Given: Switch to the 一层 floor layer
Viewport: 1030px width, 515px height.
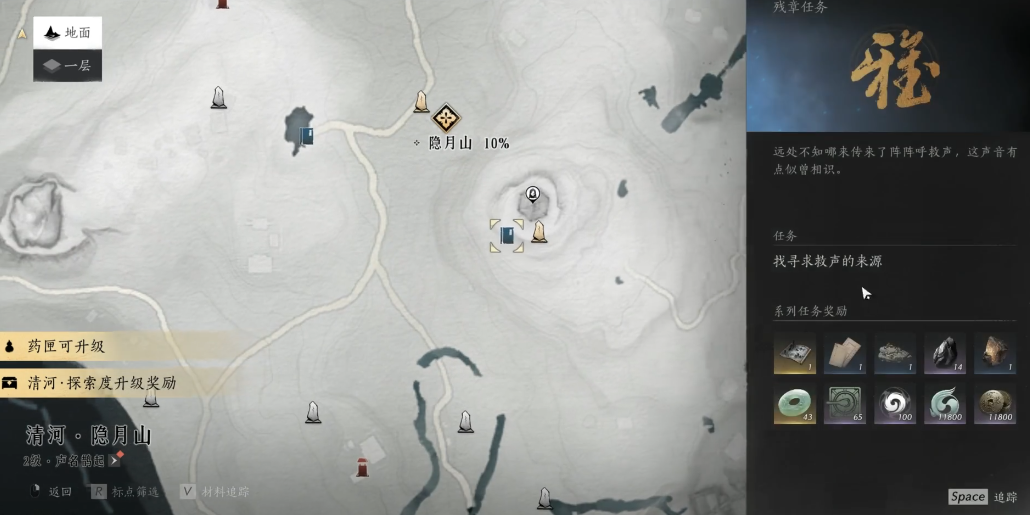Looking at the screenshot, I should pos(67,66).
